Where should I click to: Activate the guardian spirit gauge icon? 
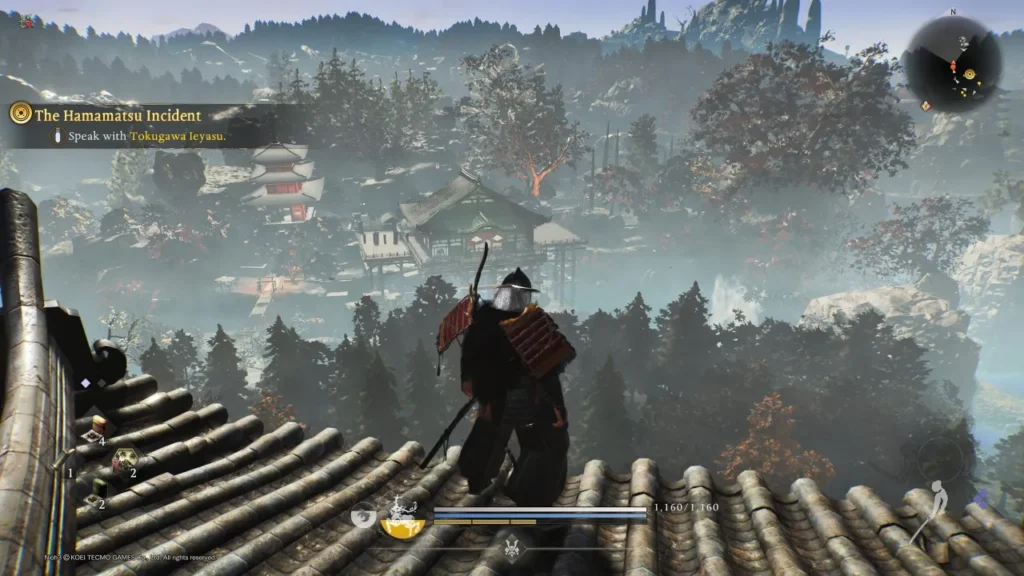[x=402, y=518]
